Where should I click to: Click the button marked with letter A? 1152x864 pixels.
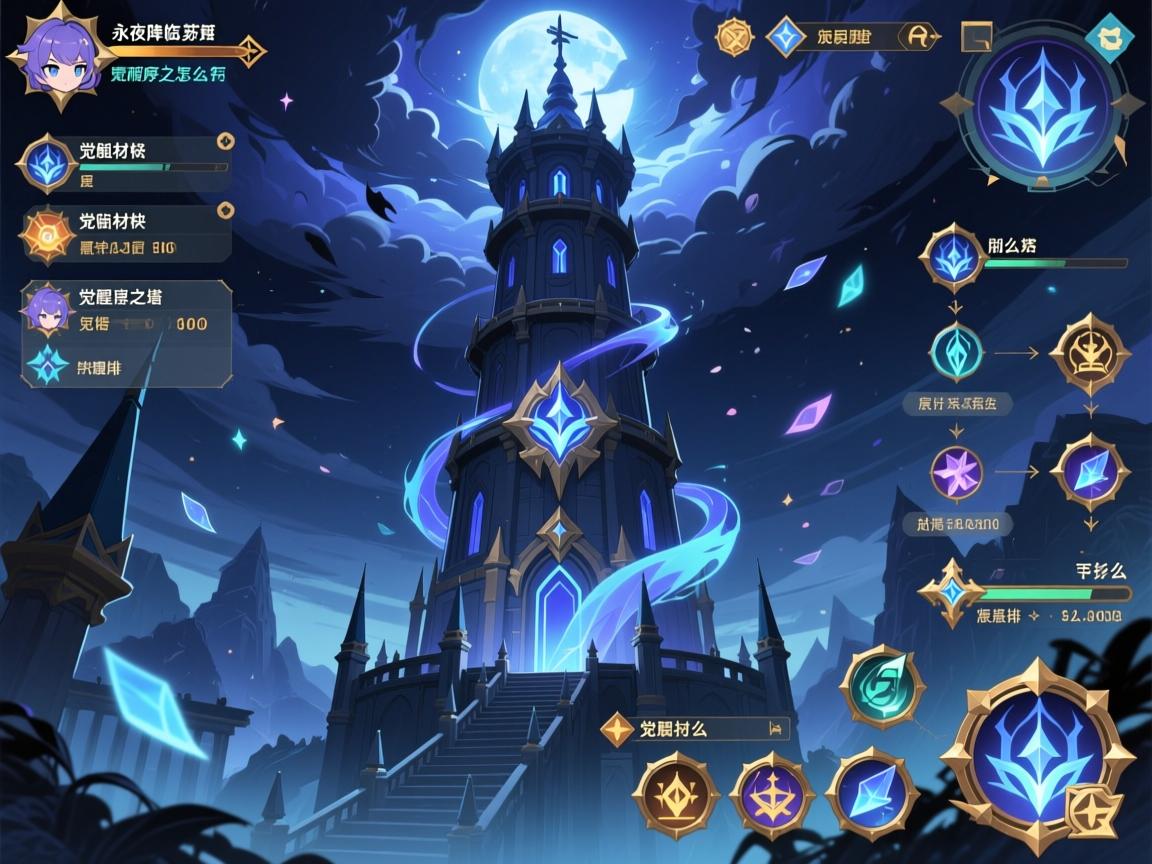point(919,37)
